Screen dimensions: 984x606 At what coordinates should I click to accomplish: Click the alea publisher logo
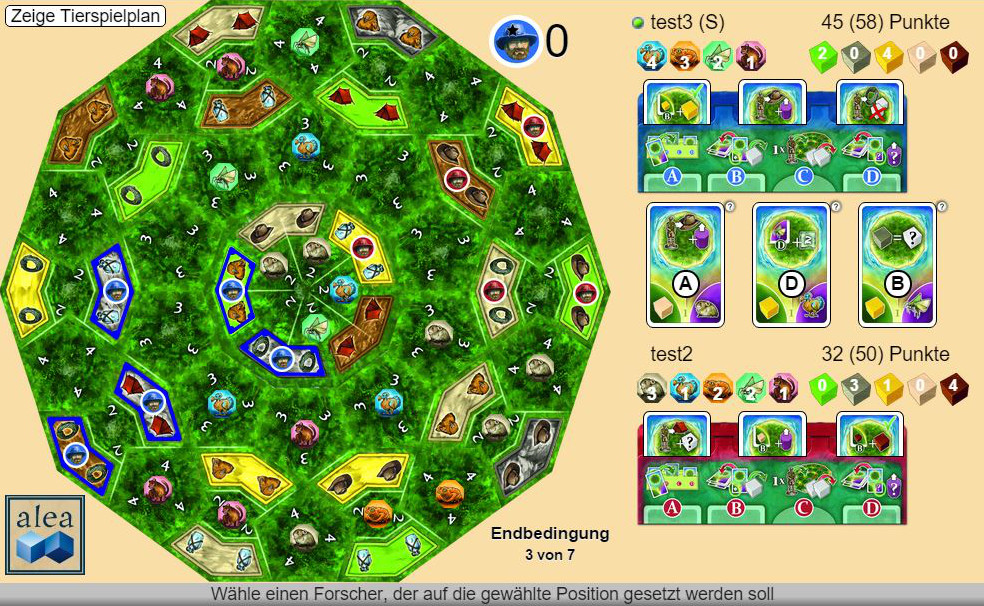click(45, 534)
